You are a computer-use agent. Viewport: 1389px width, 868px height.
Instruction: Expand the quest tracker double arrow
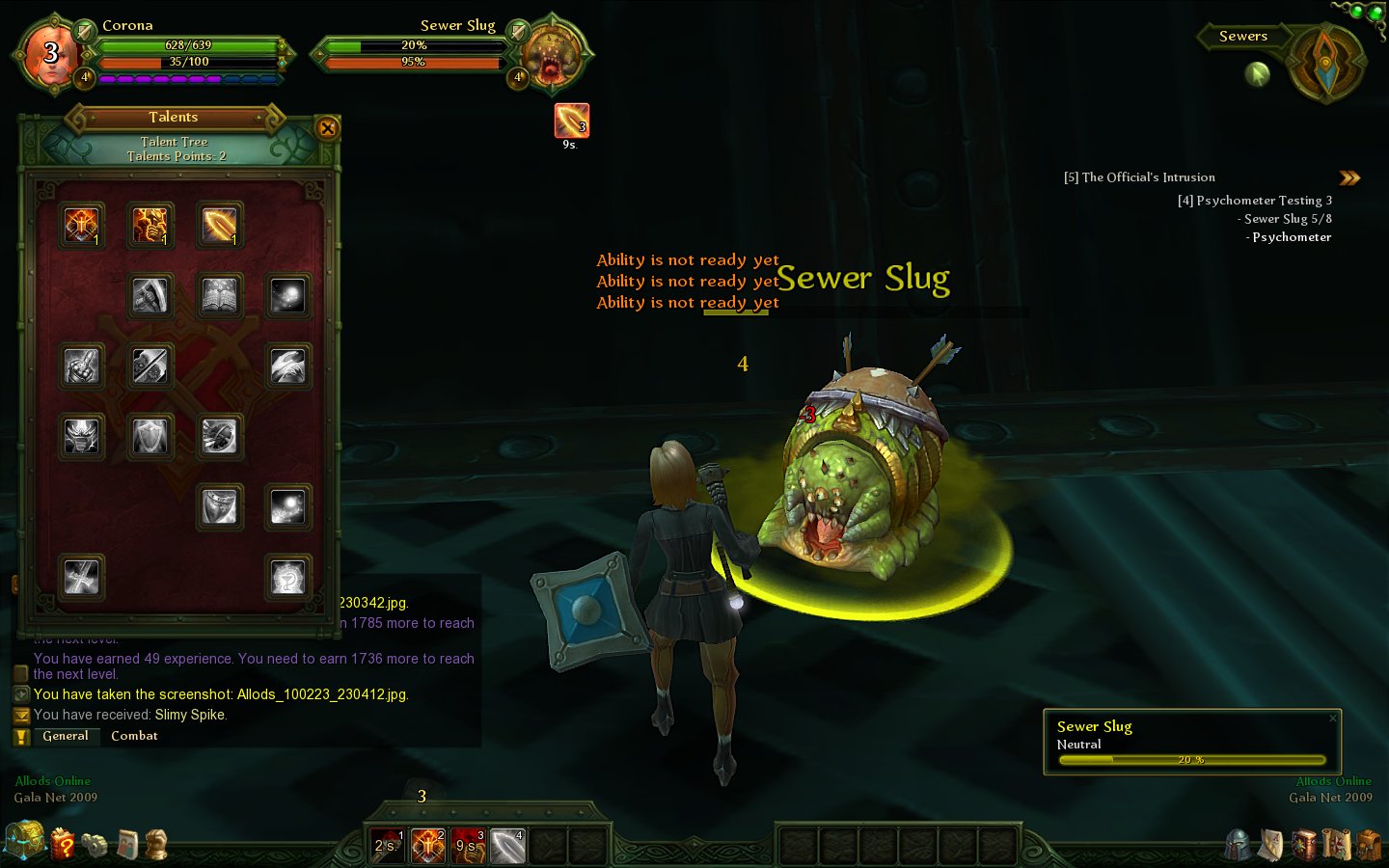point(1349,177)
